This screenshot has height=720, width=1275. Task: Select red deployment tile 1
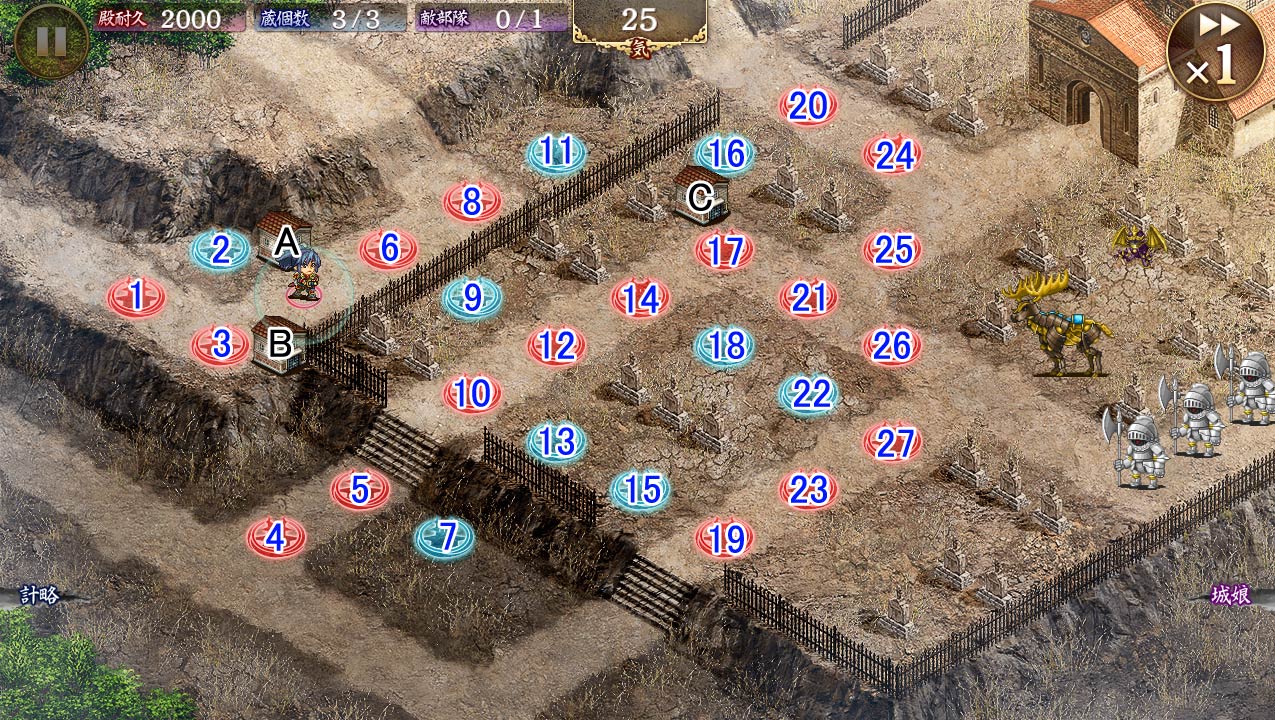coord(137,297)
